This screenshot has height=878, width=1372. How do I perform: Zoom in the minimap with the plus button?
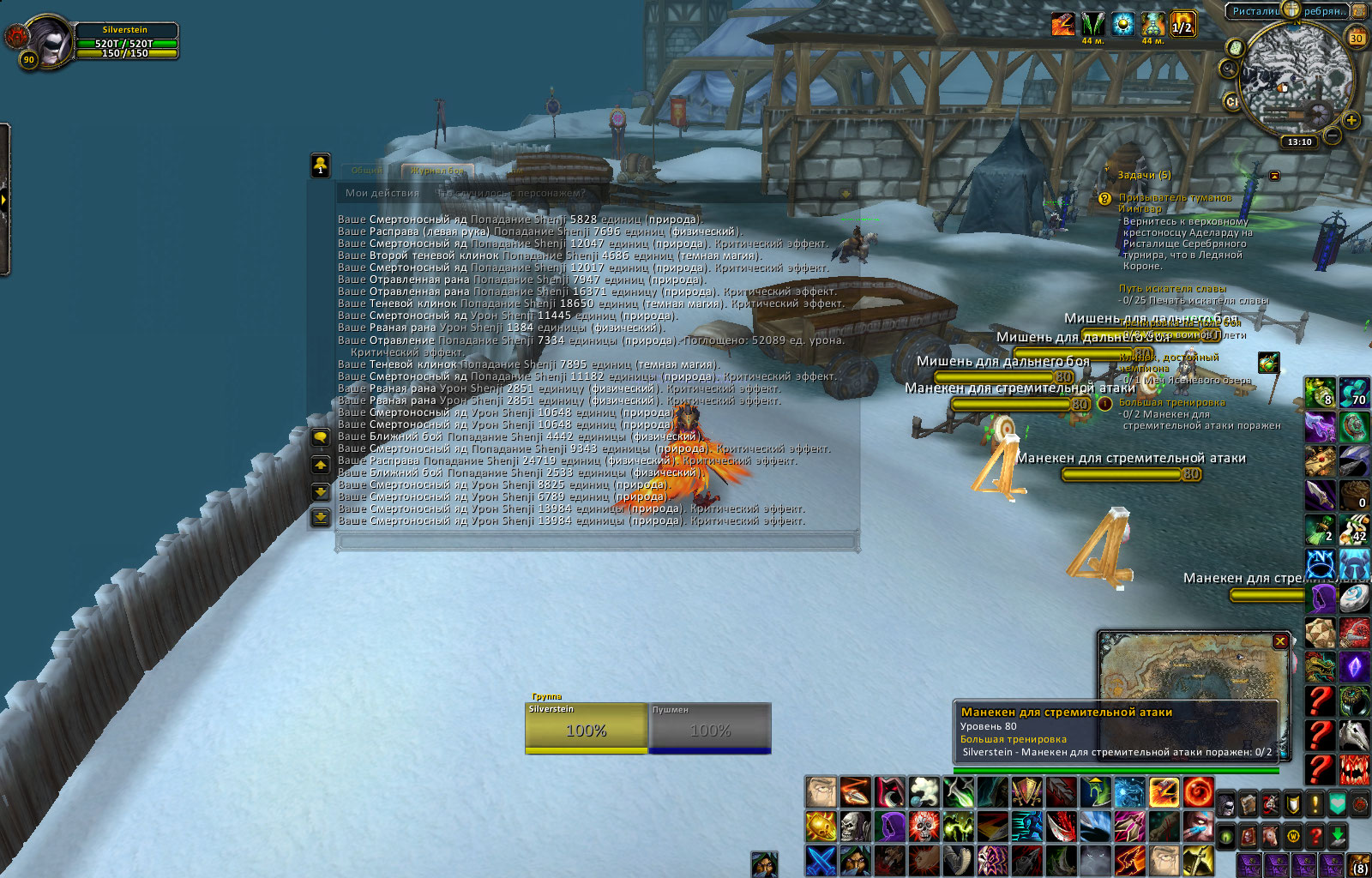point(1351,120)
